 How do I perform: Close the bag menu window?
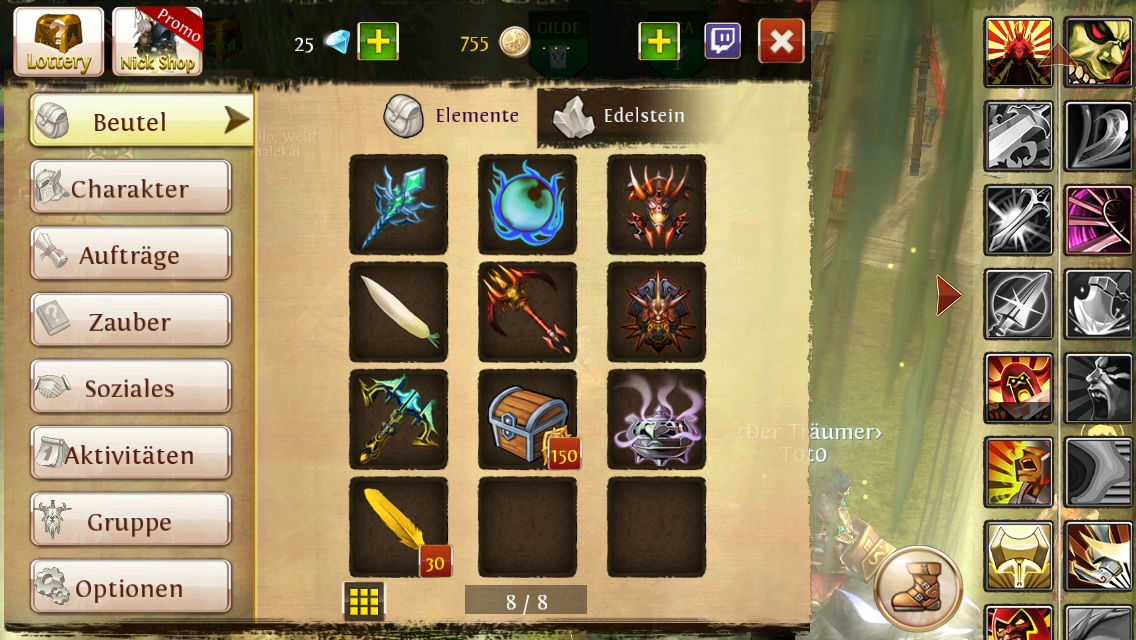[x=781, y=42]
